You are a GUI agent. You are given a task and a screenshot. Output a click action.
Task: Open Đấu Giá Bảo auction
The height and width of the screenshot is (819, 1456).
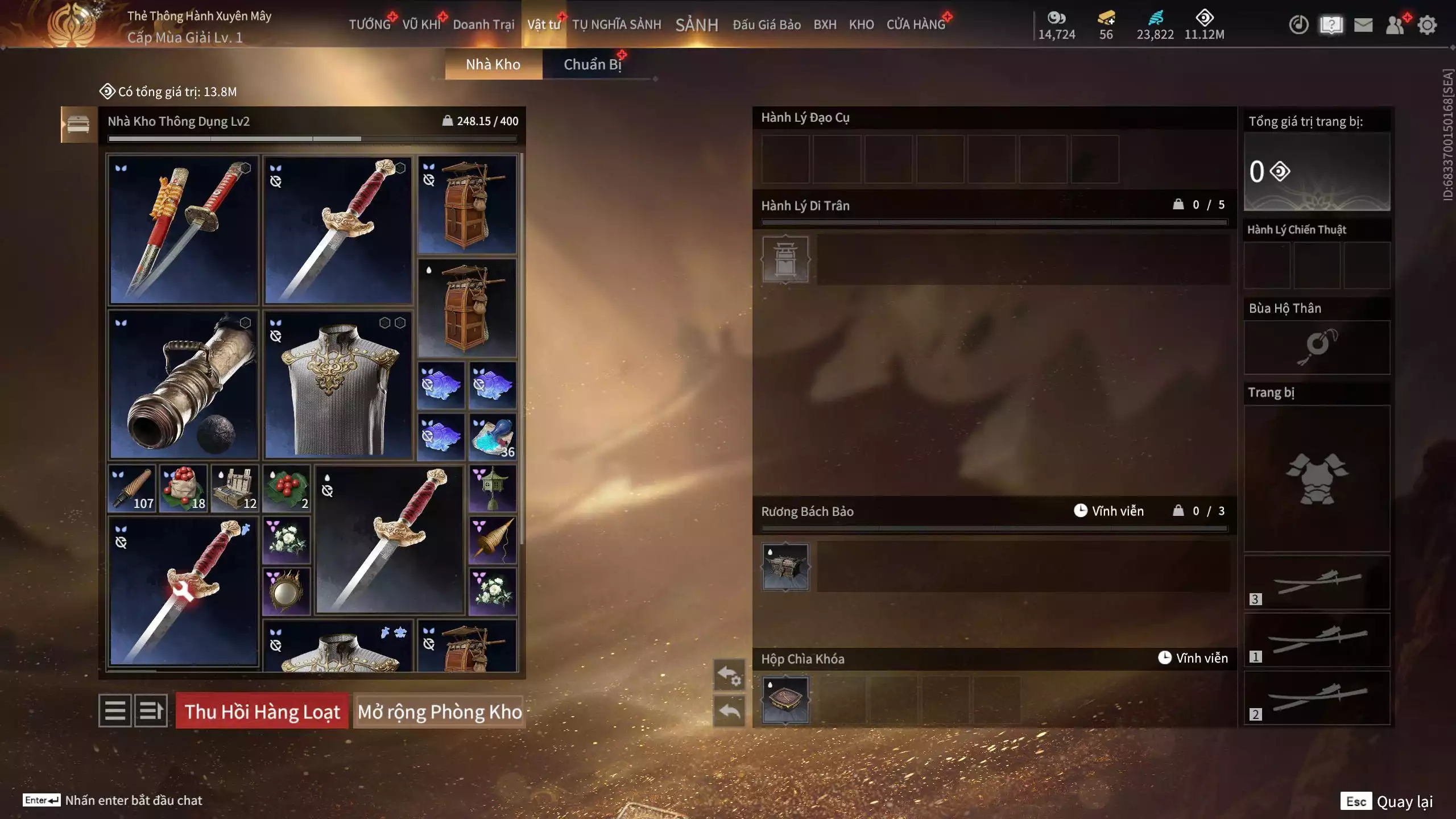[766, 24]
